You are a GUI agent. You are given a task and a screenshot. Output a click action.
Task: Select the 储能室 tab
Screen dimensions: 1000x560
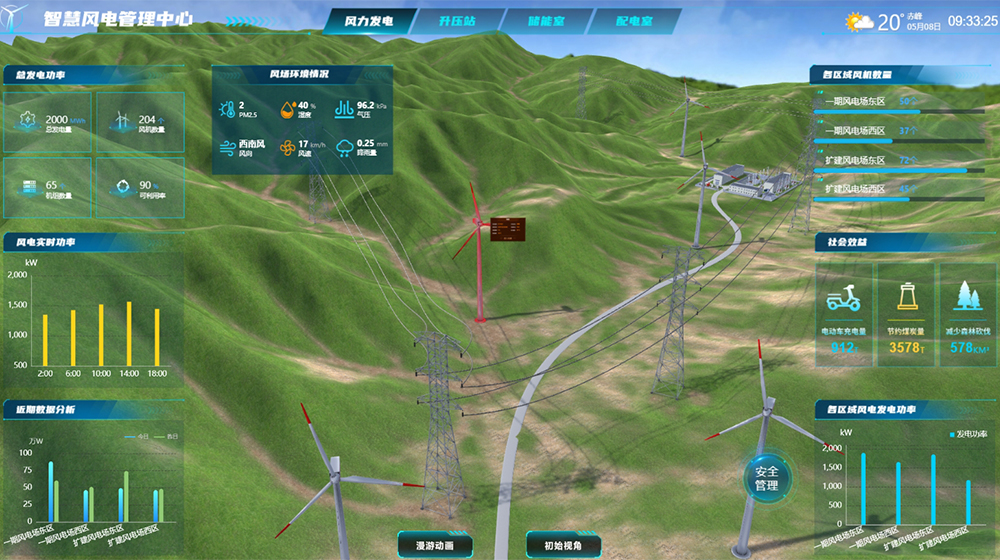point(545,21)
